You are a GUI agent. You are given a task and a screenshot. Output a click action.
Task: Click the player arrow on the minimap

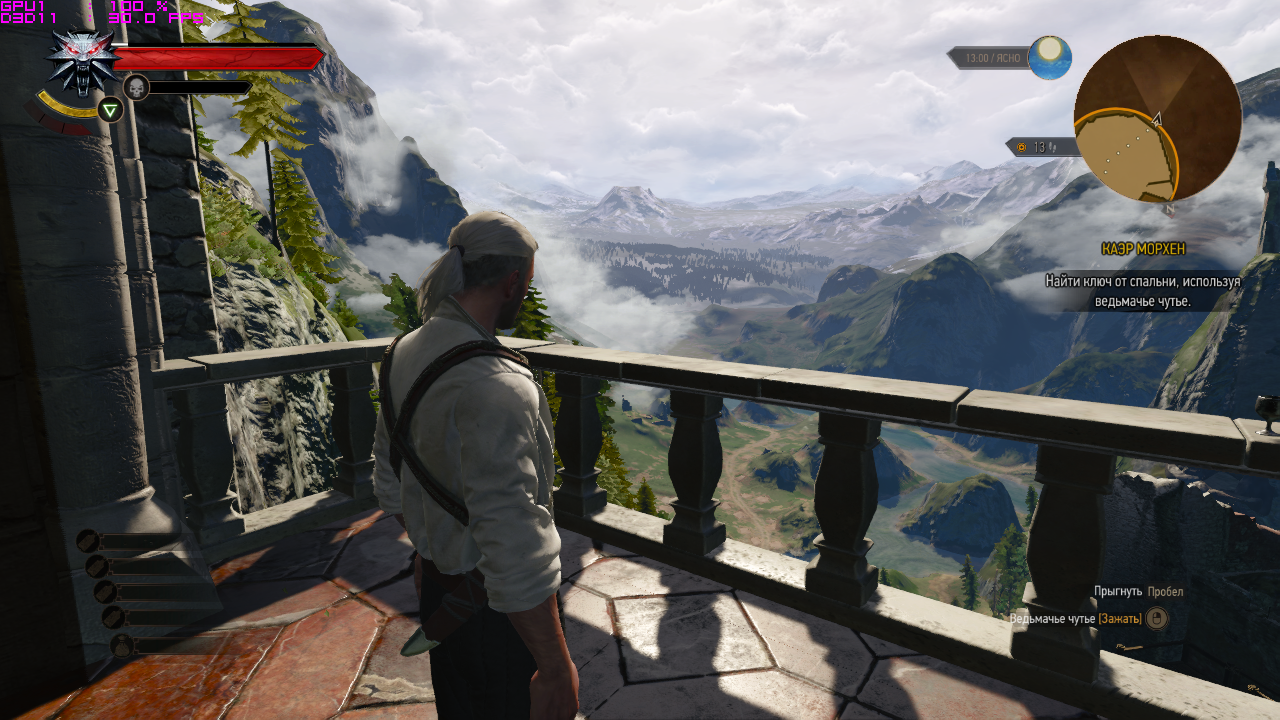pyautogui.click(x=1157, y=118)
